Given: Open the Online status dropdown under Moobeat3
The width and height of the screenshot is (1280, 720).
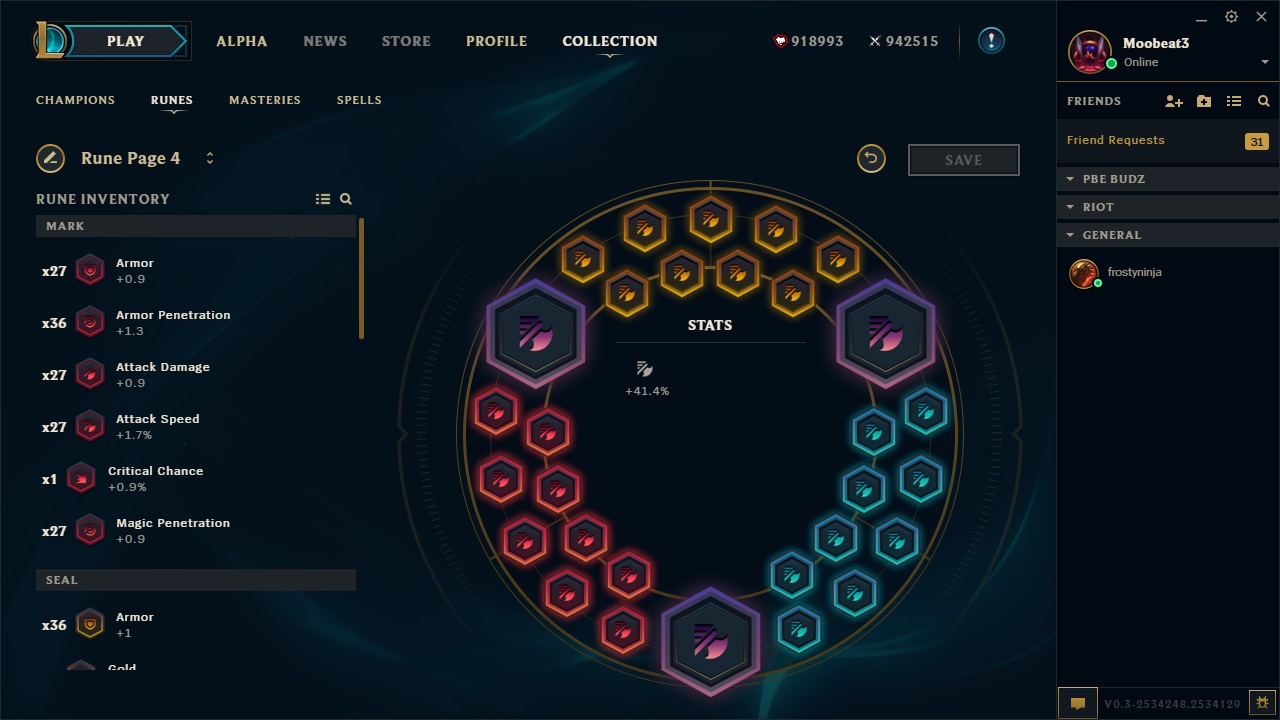Looking at the screenshot, I should coord(1265,61).
